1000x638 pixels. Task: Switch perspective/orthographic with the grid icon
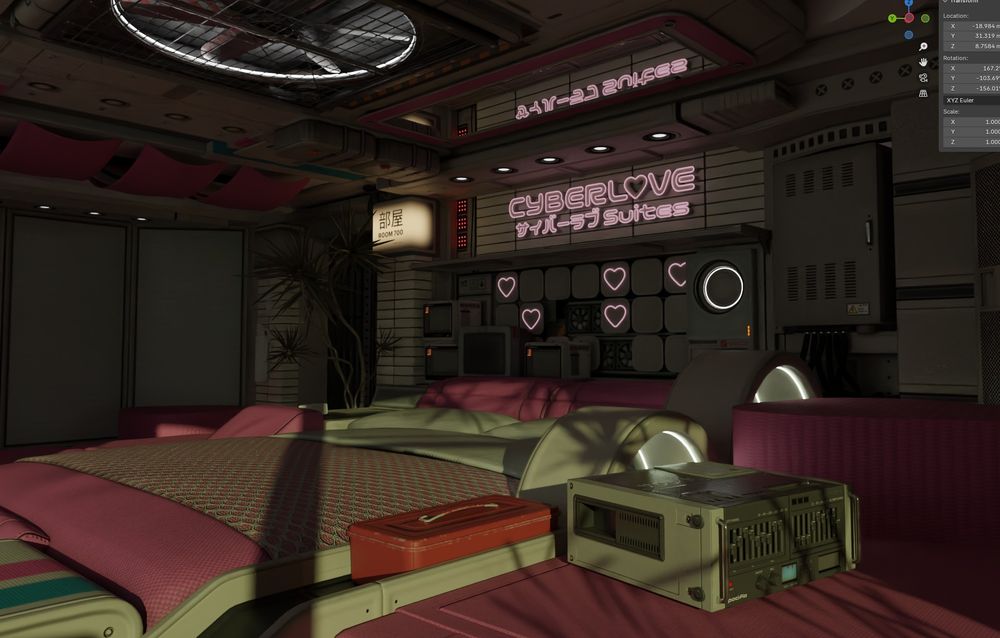click(924, 94)
